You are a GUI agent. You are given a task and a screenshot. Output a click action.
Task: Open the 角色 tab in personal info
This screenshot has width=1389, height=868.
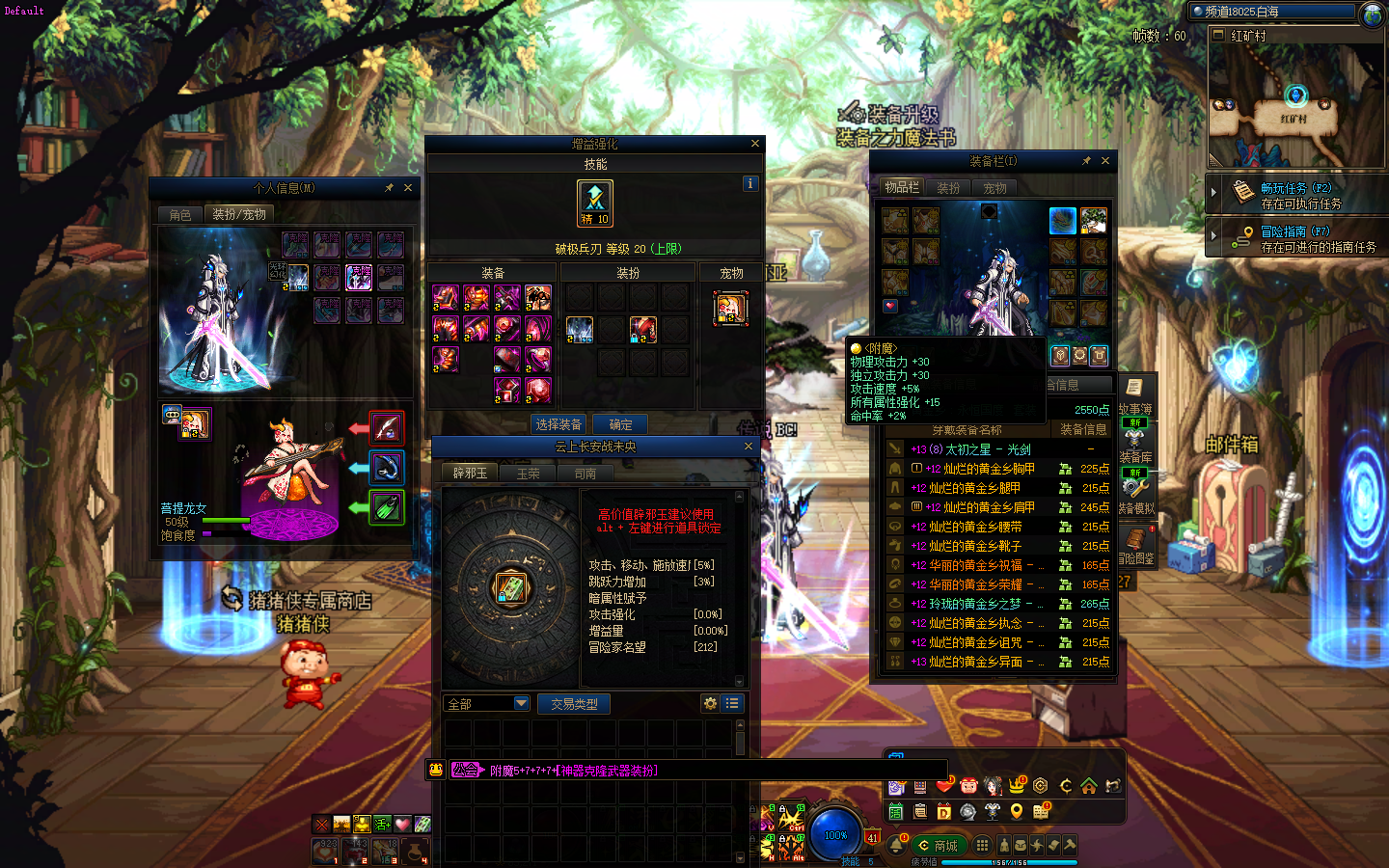[180, 214]
